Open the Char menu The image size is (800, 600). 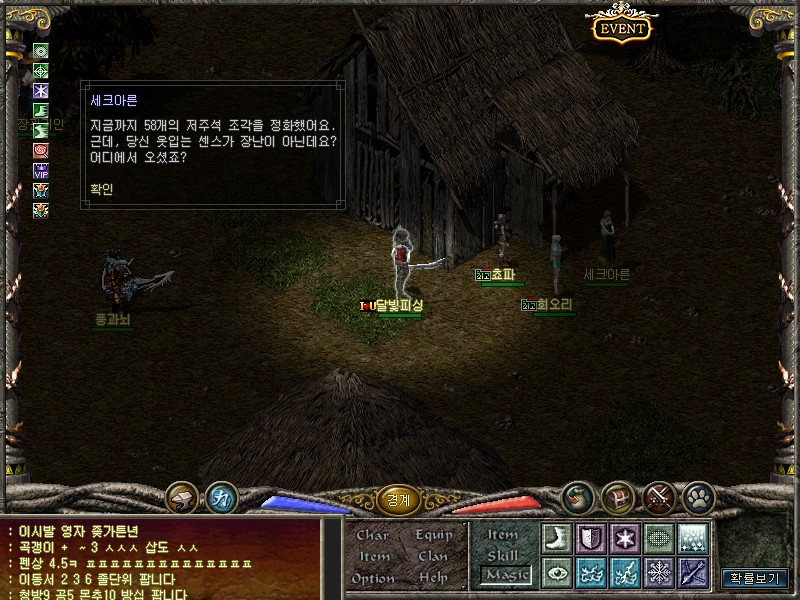372,535
